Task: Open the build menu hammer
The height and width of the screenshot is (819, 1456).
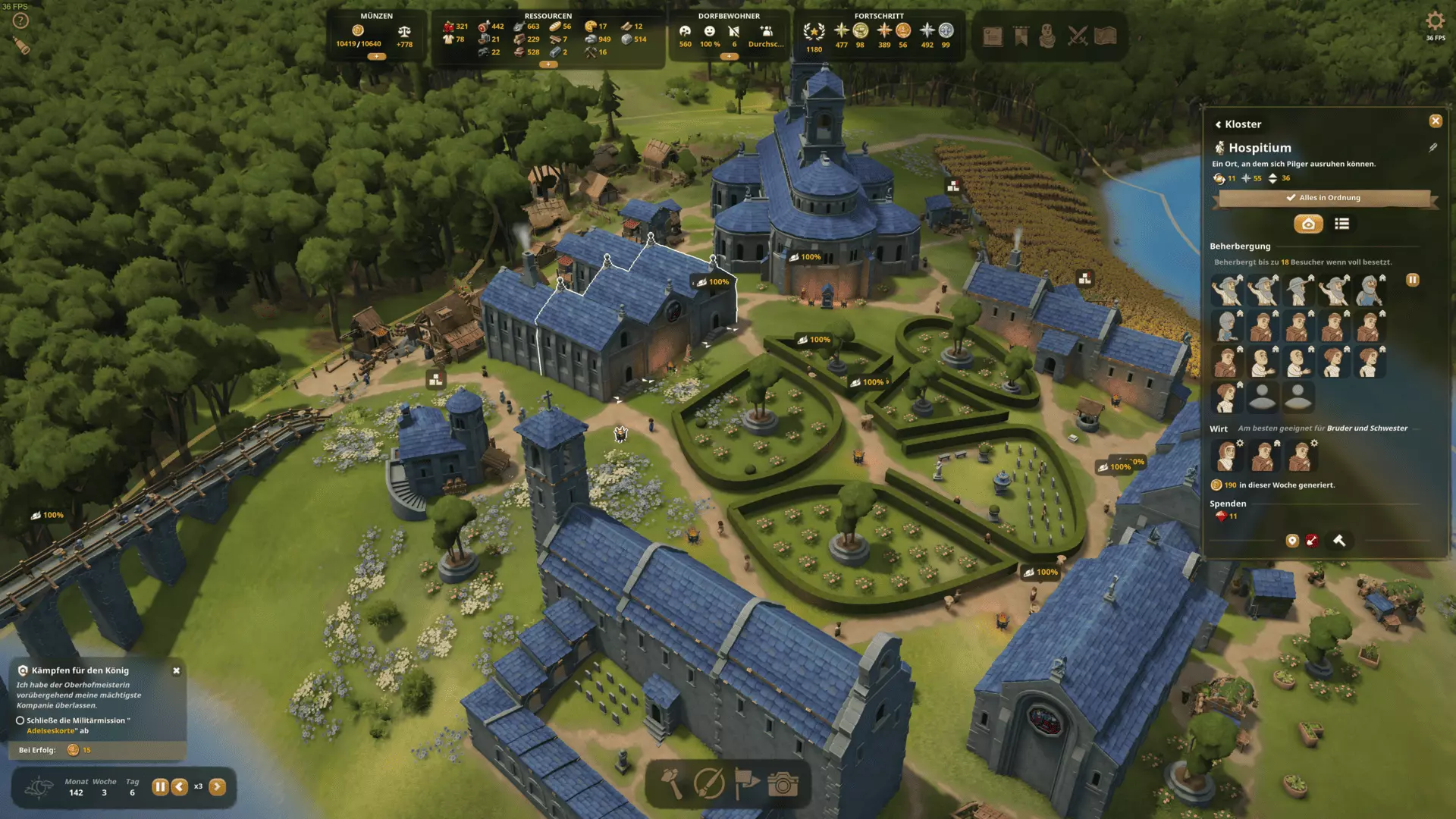Action: tap(673, 783)
